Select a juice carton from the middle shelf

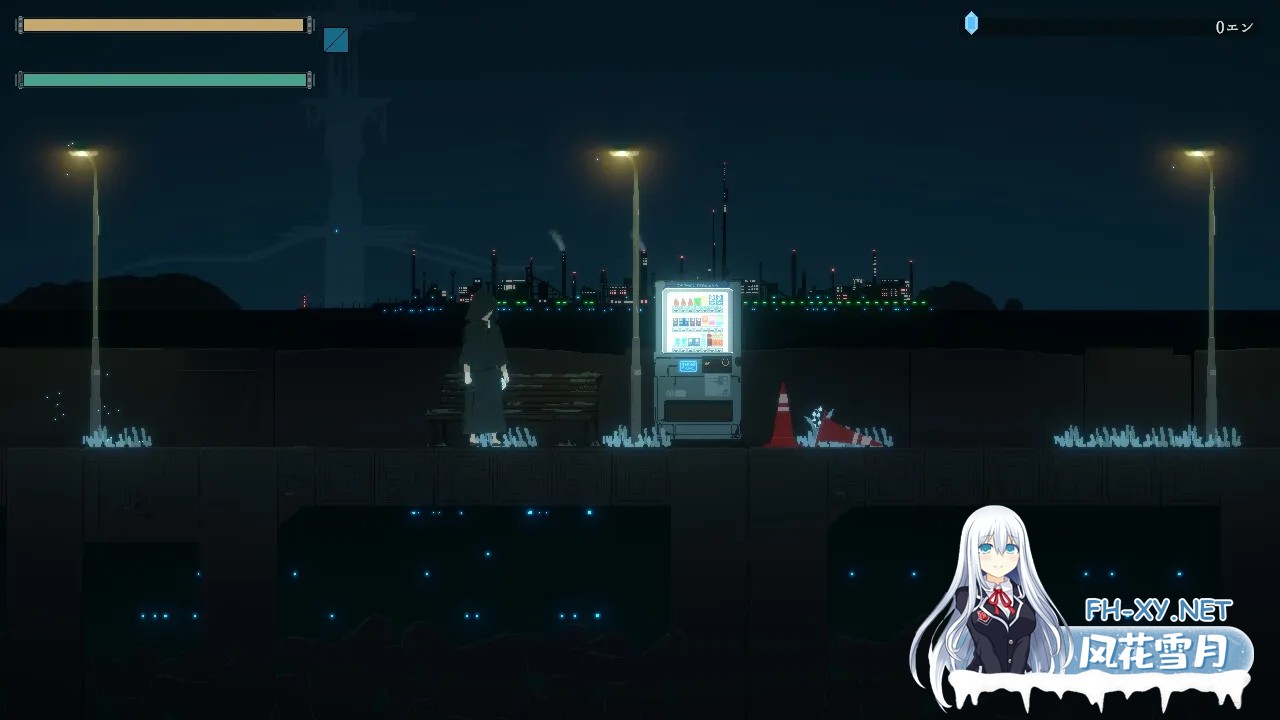click(686, 321)
